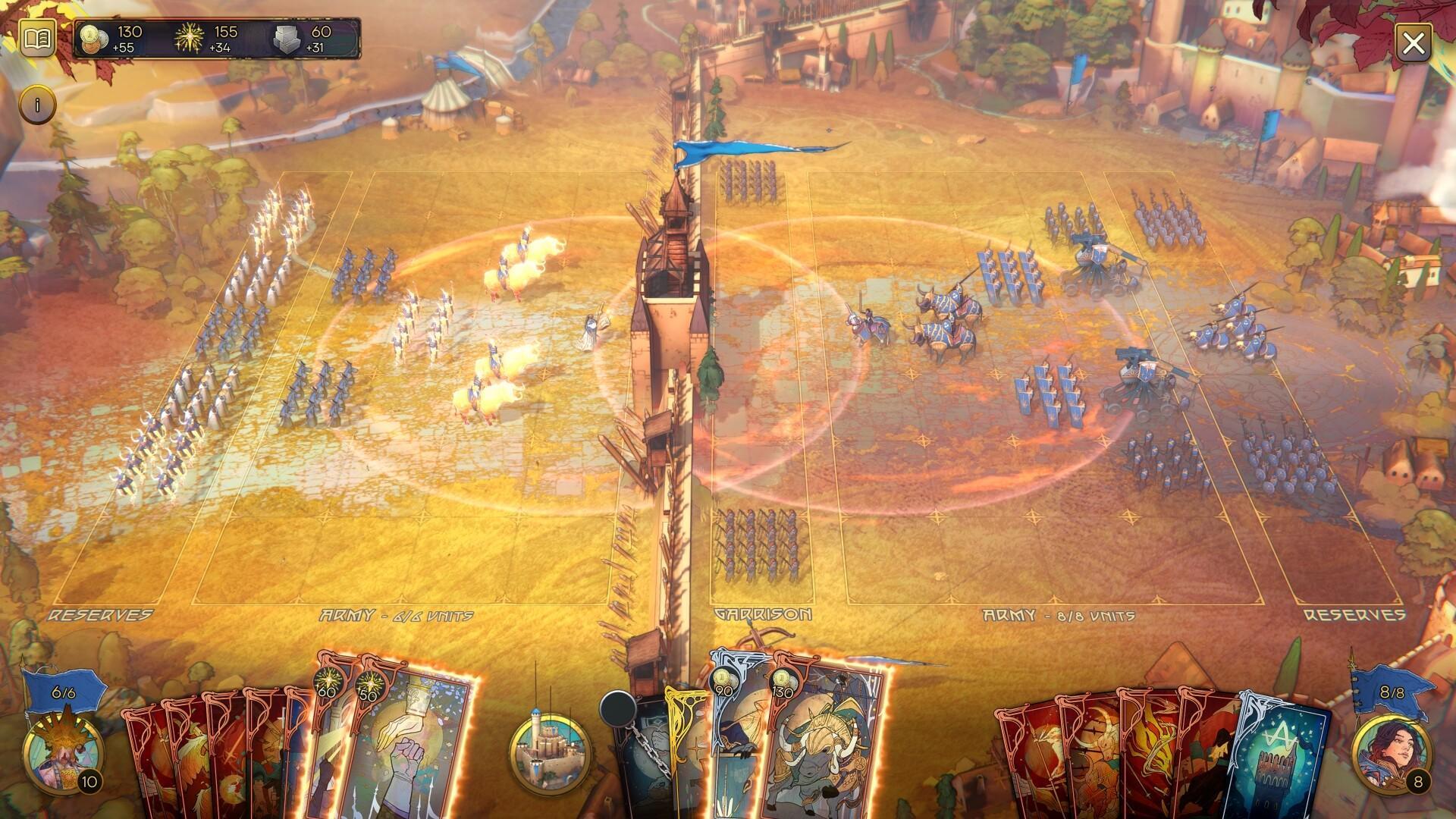
Task: Open the info button
Action: pyautogui.click(x=37, y=104)
